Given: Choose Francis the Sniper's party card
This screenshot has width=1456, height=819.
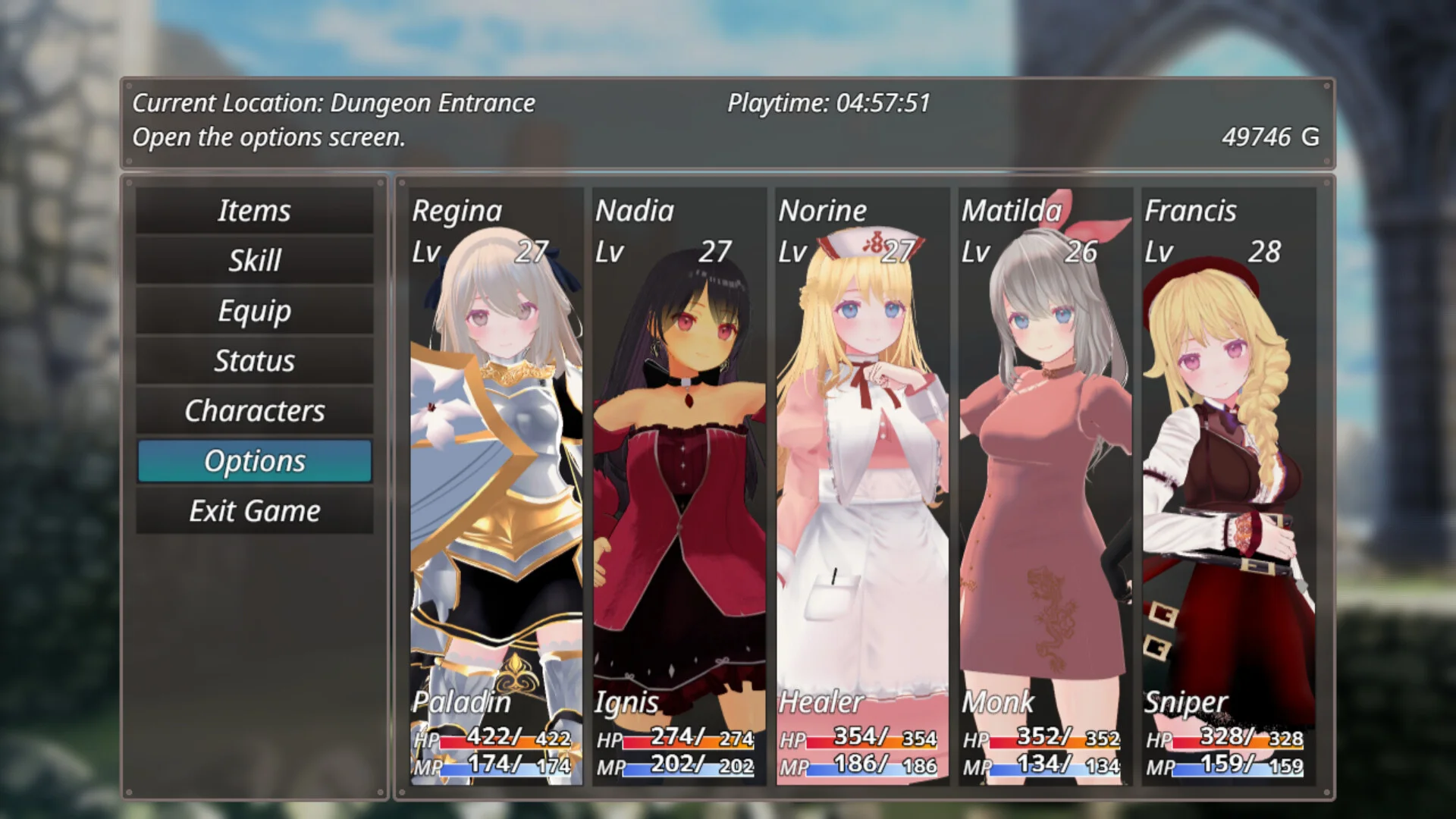Looking at the screenshot, I should point(1228,485).
